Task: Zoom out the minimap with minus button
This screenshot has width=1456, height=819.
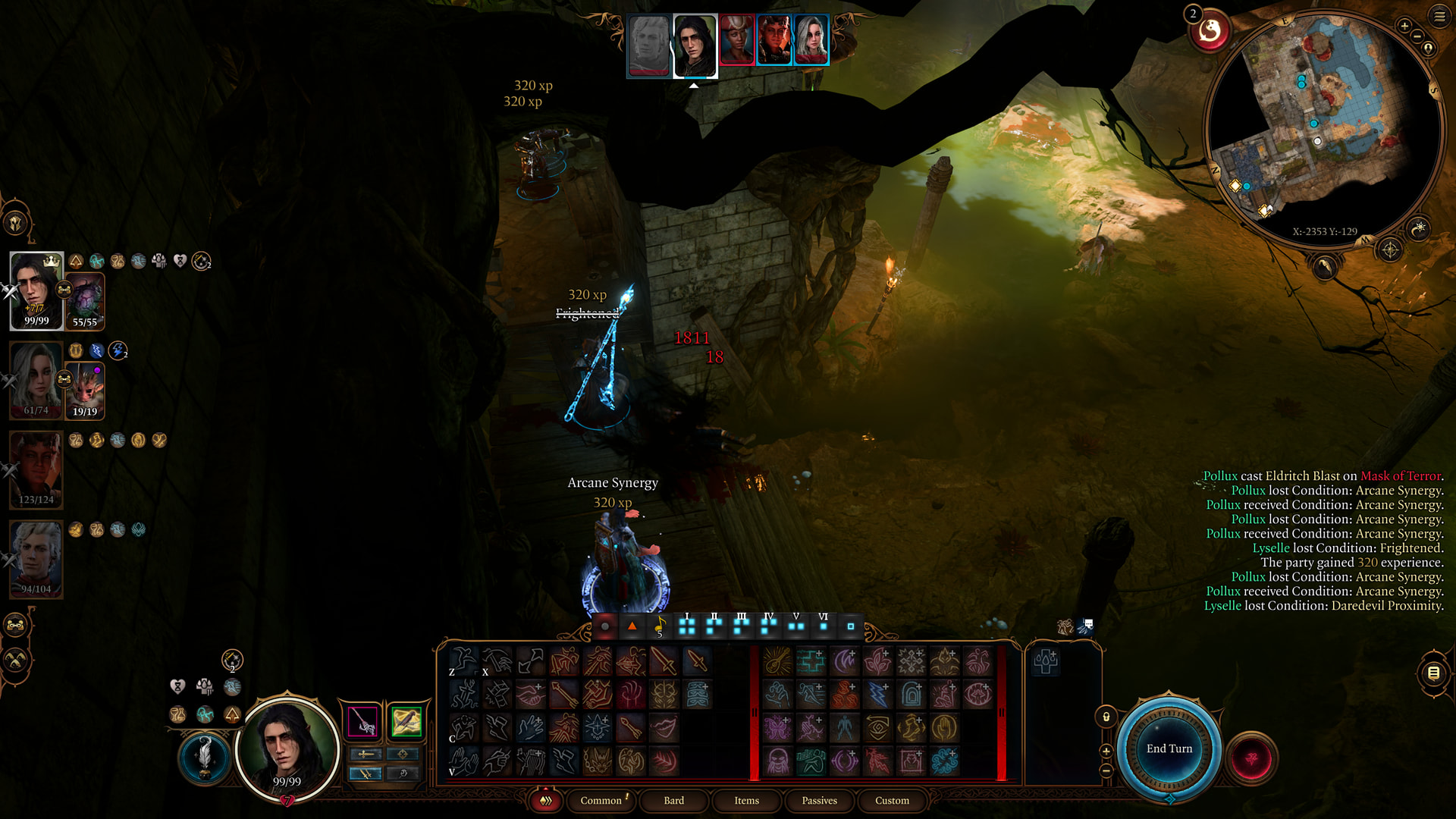Action: (x=1417, y=36)
